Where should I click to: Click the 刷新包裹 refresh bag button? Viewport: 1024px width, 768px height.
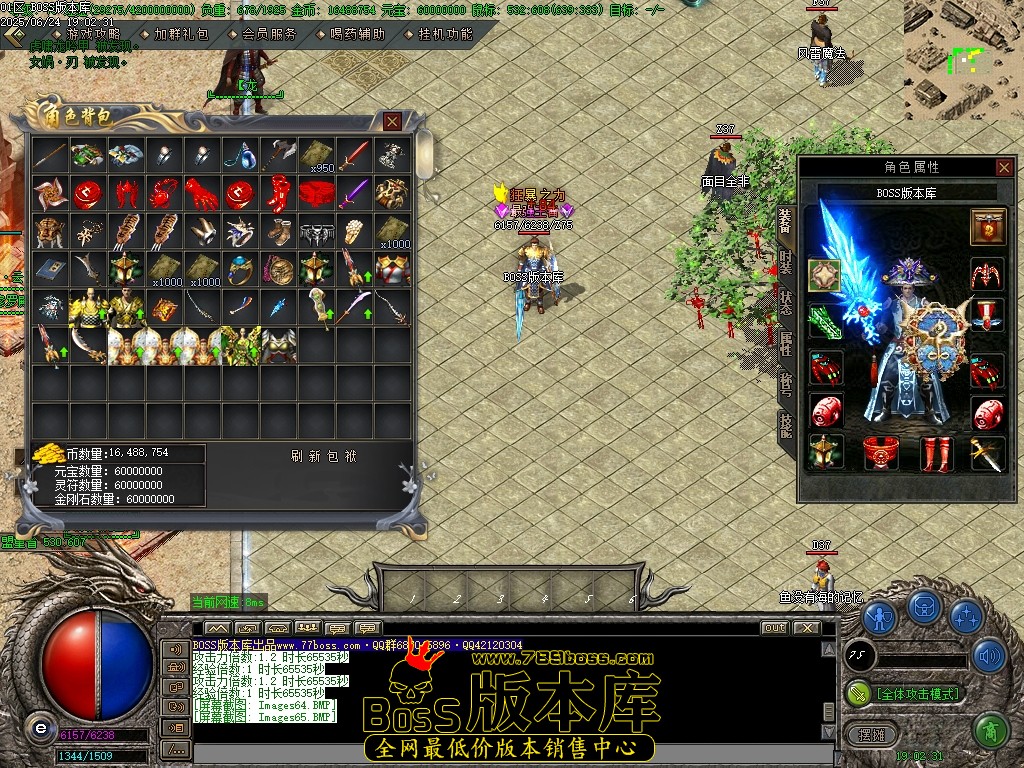pyautogui.click(x=323, y=456)
